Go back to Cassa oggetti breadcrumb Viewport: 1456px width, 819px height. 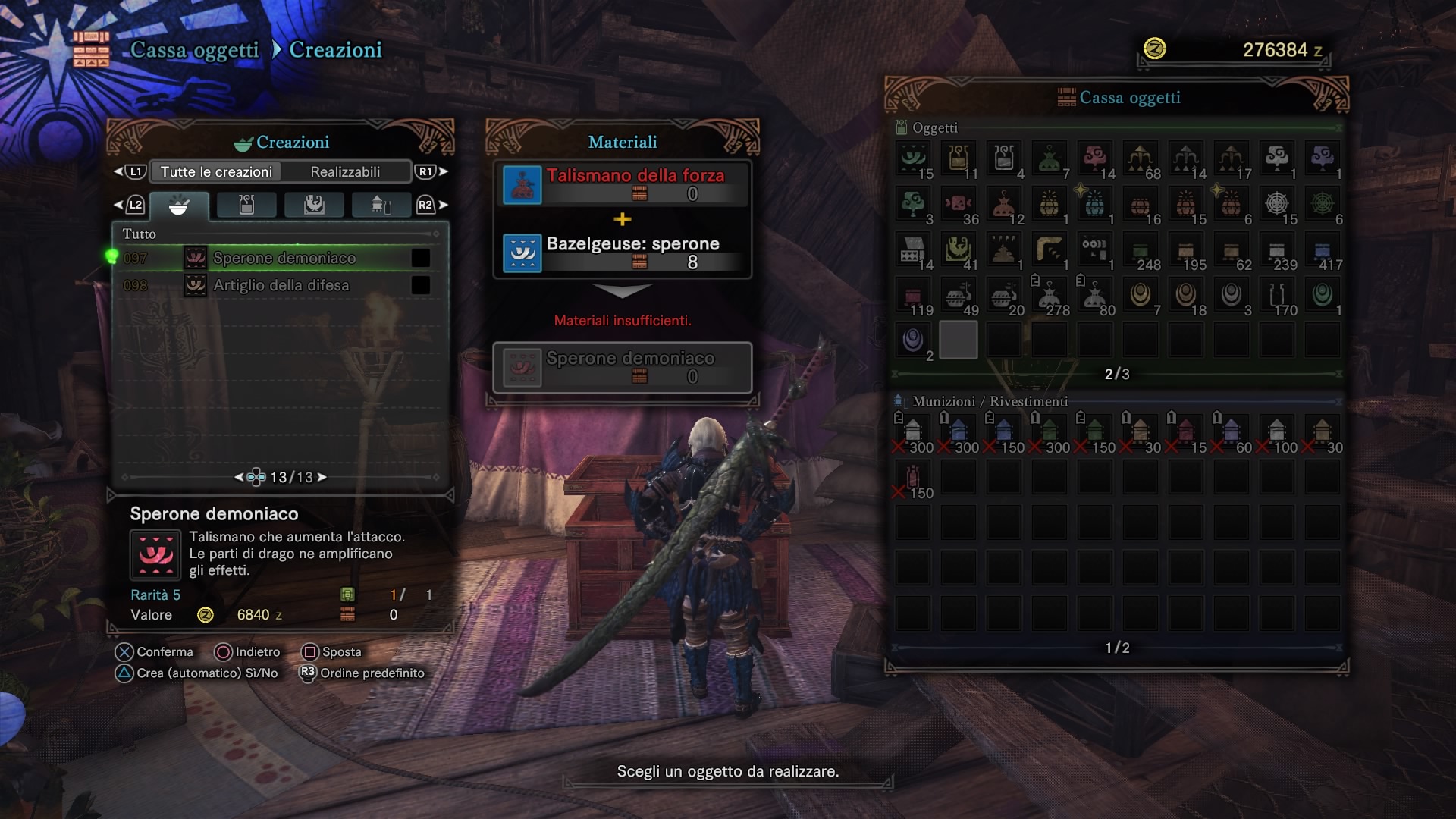point(194,50)
